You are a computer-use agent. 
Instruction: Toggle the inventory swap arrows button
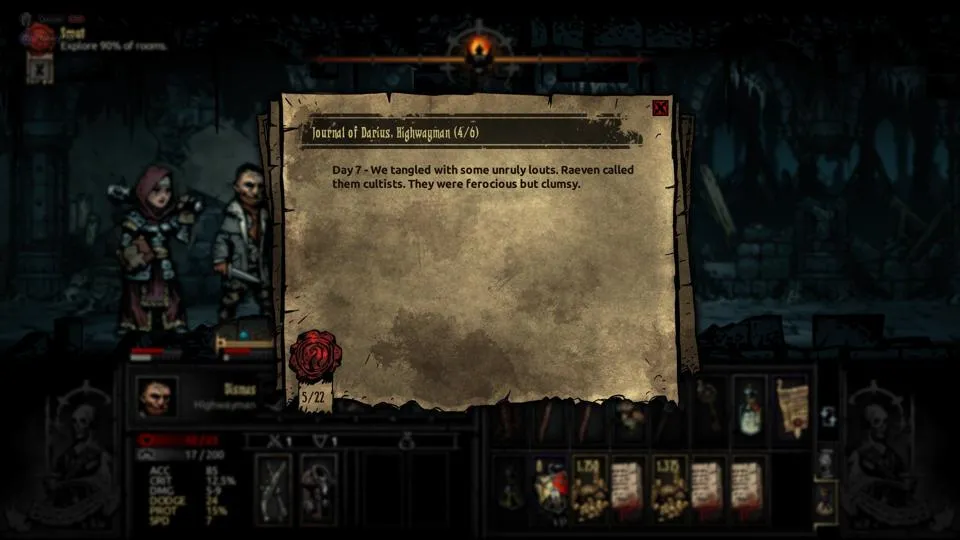point(828,417)
